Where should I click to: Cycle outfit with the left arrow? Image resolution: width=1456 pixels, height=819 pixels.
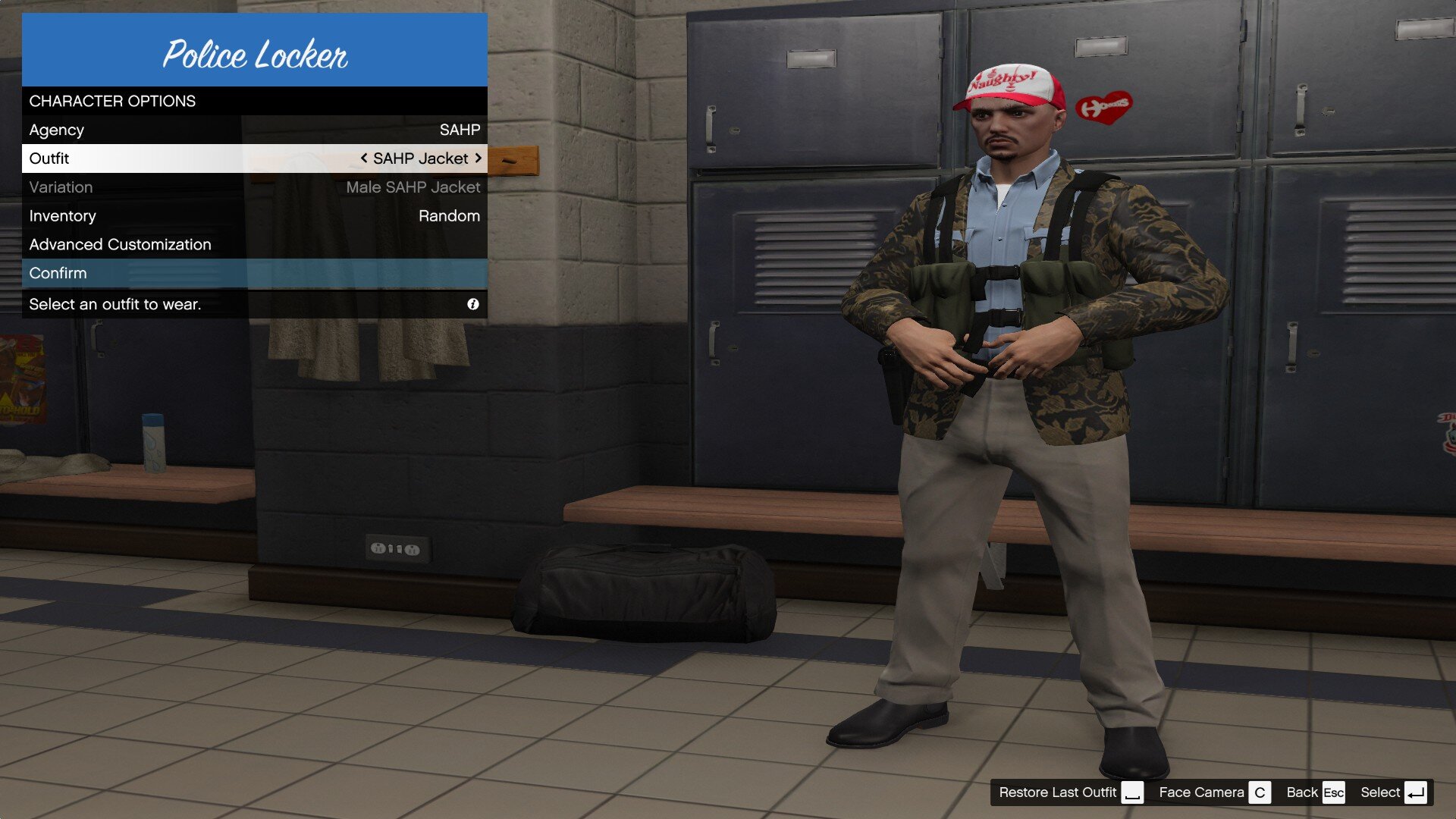pyautogui.click(x=364, y=158)
